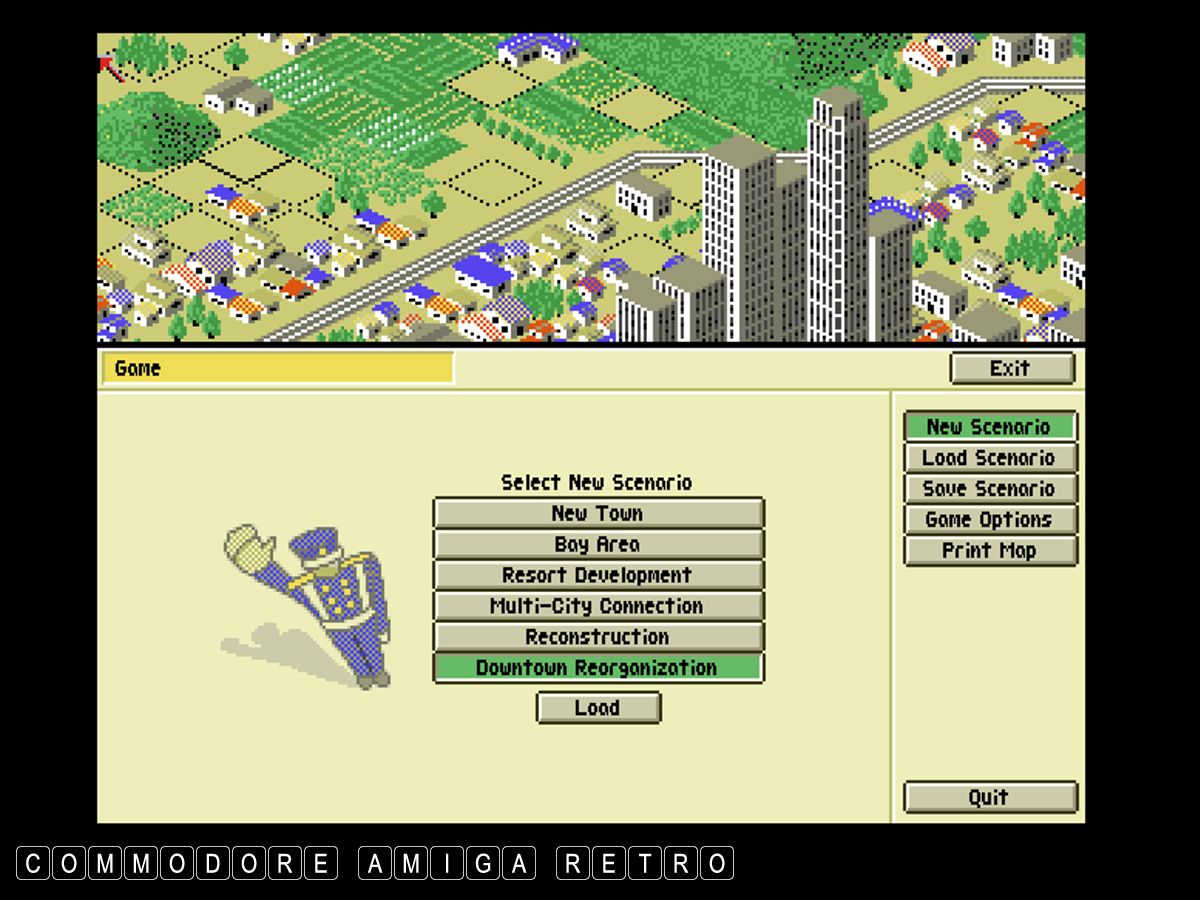Screen dimensions: 1200x900
Task: Choose the Resort Development scenario
Action: (x=597, y=576)
